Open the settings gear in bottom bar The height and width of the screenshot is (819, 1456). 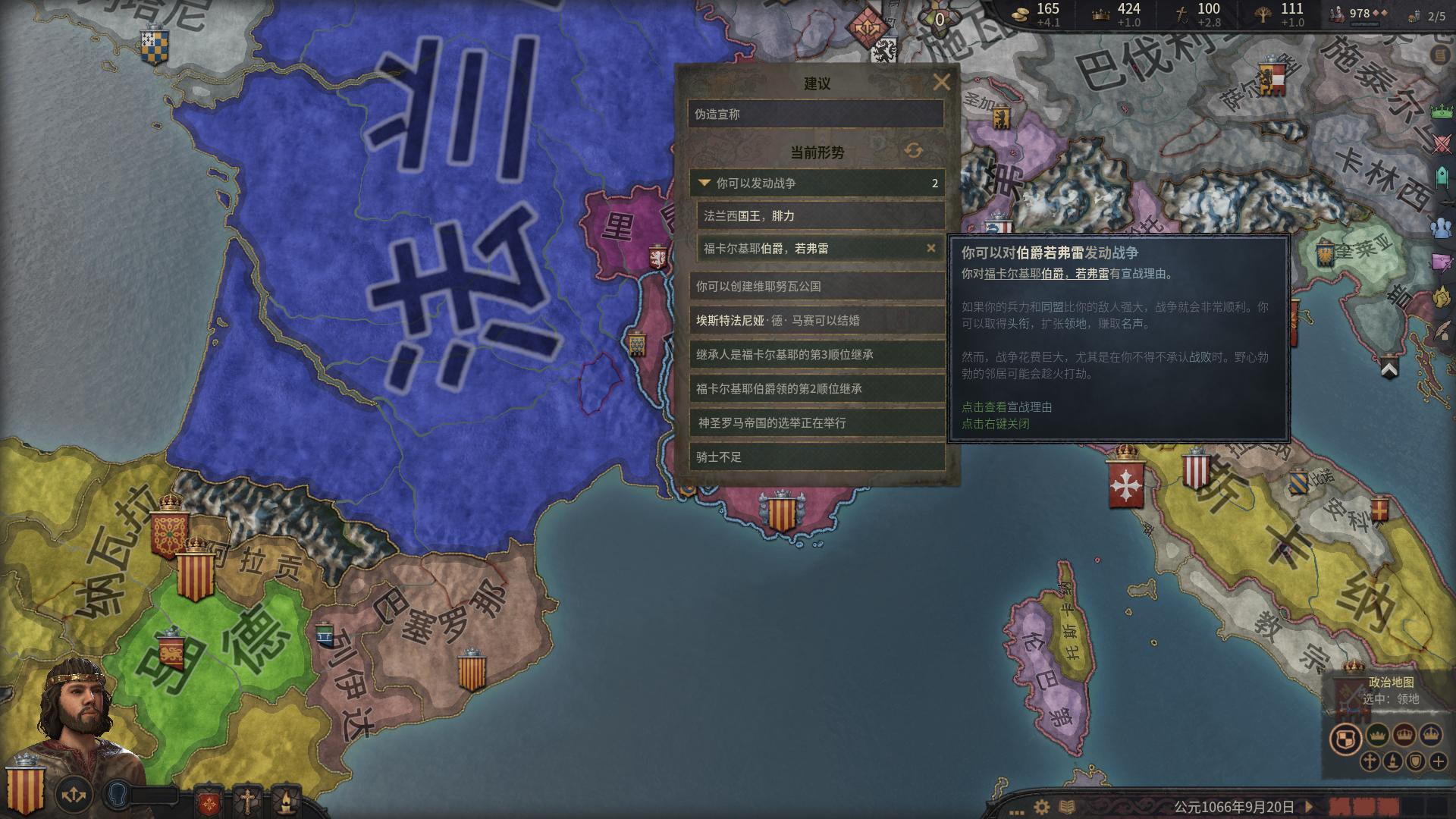coord(1041,807)
